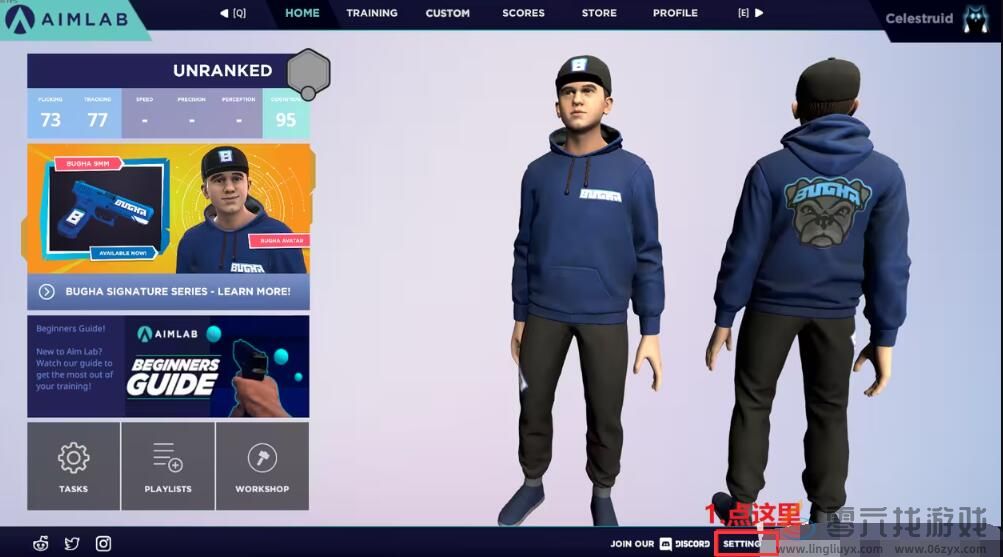Open the Tasks tile
The image size is (1003, 557).
pos(73,466)
